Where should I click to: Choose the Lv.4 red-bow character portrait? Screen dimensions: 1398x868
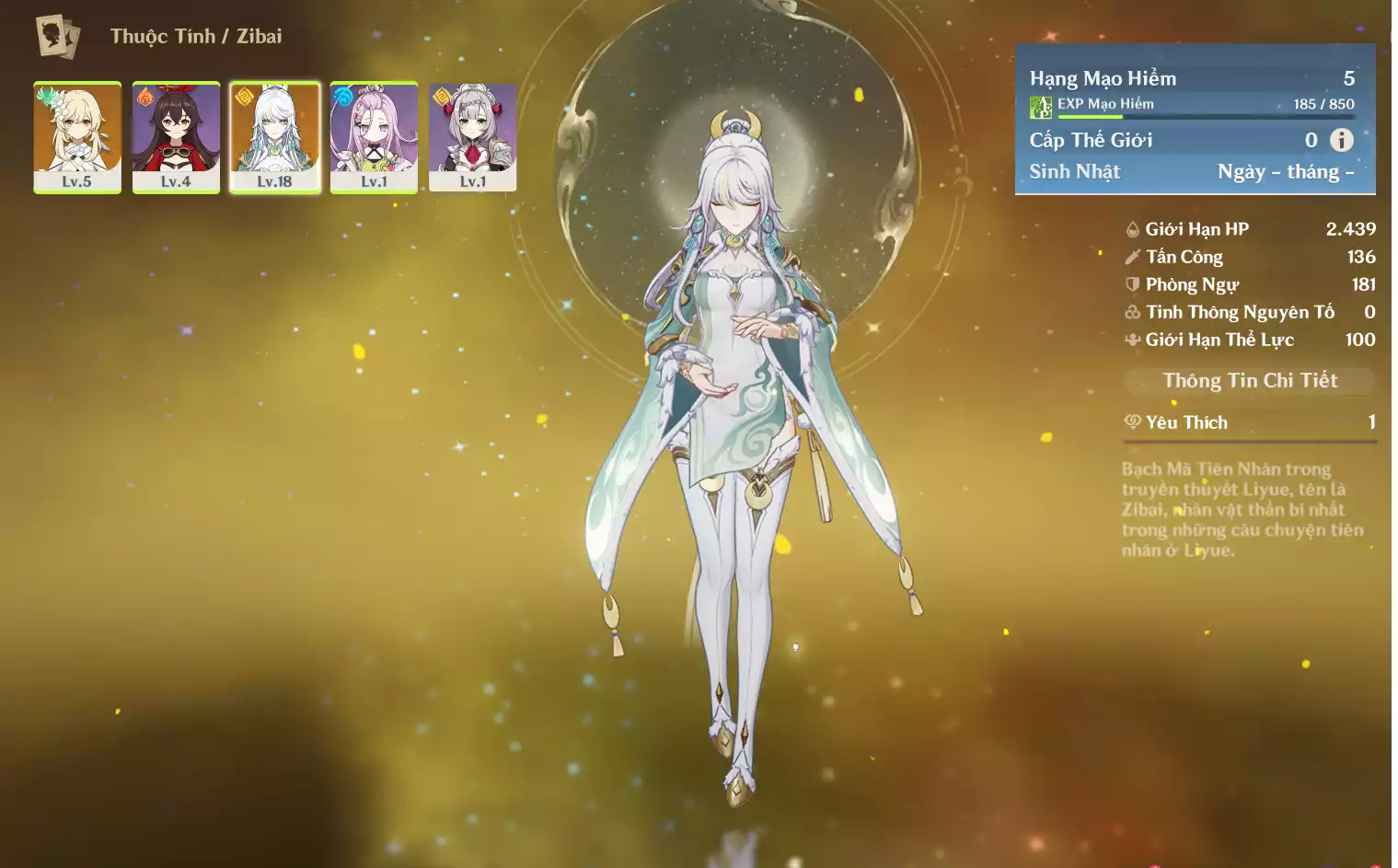click(176, 137)
